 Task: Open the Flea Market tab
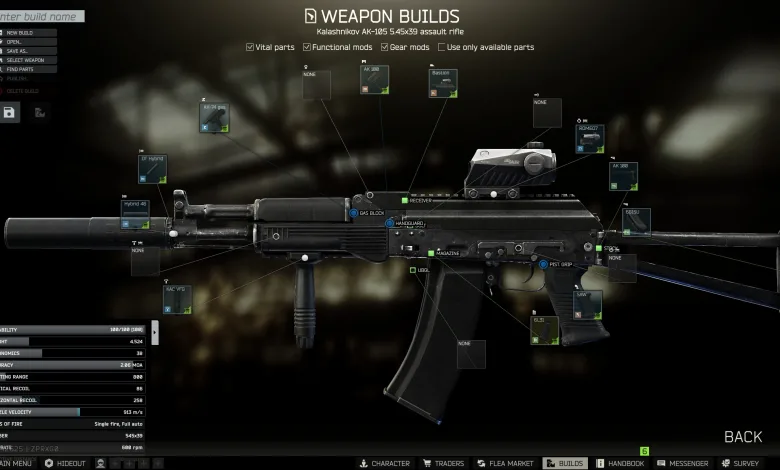[505, 464]
